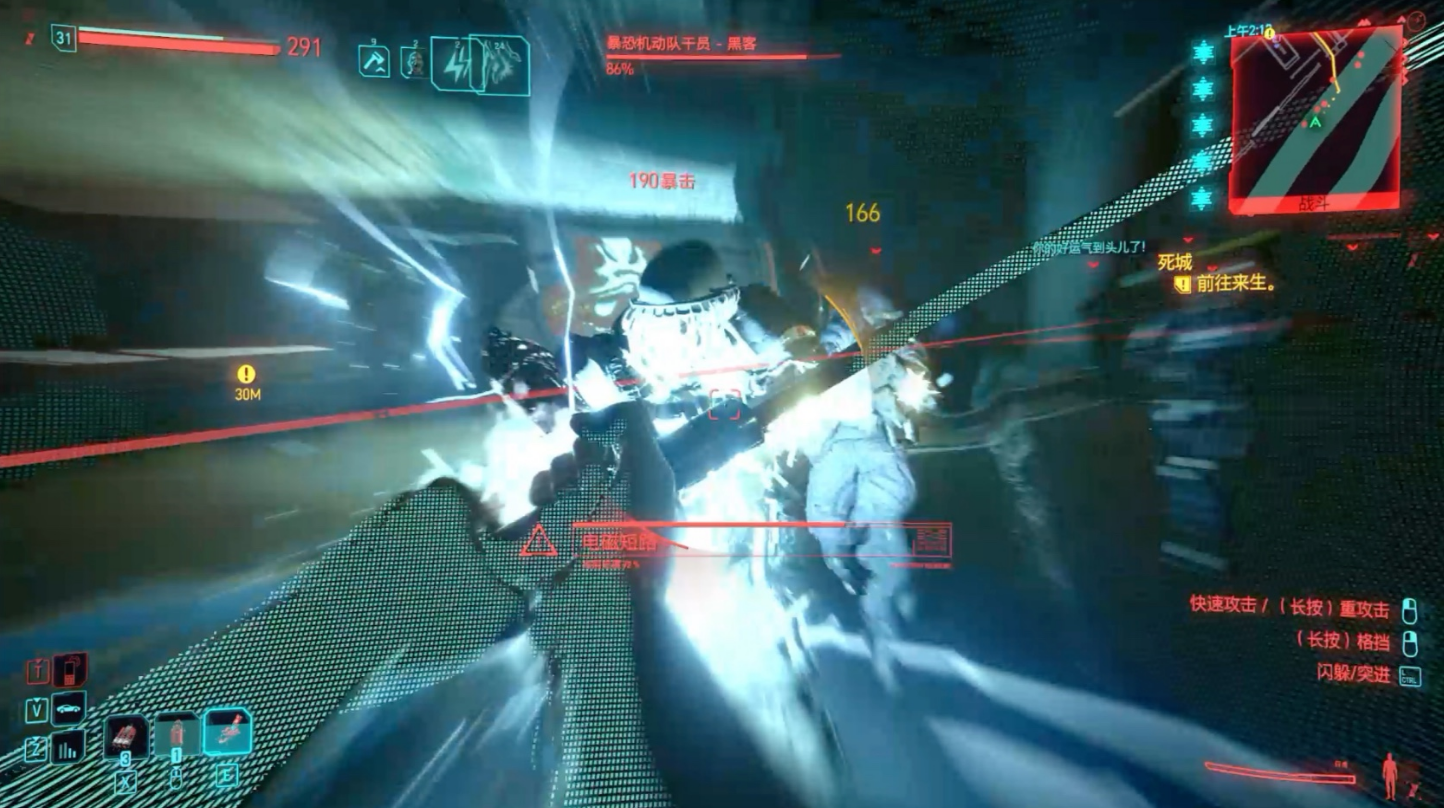Viewport: 1444px width, 808px height.
Task: Activate the highlighted cyberware slot
Action: coord(227,735)
